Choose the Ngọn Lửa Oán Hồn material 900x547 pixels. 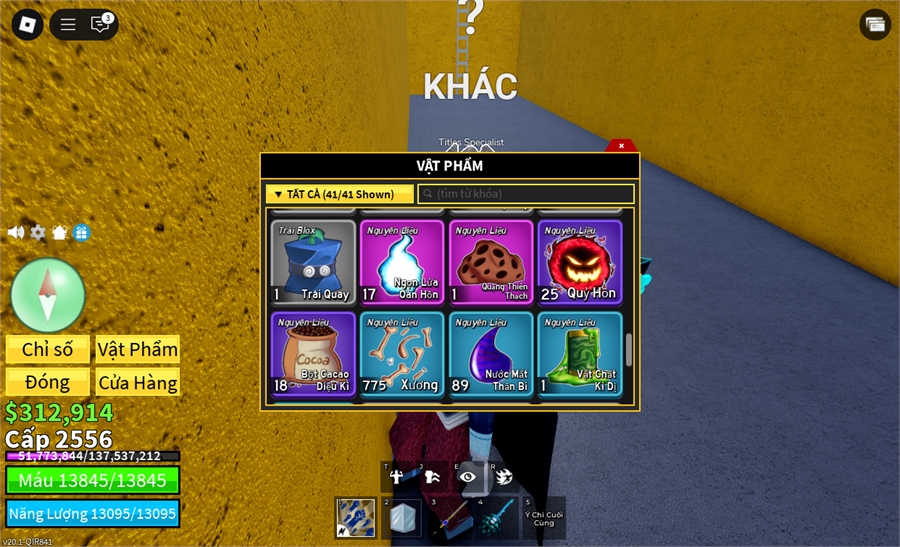(402, 262)
